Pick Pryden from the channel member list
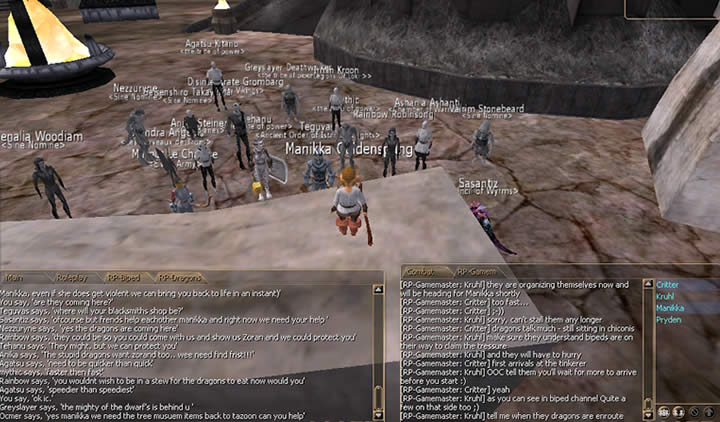Image resolution: width=720 pixels, height=422 pixels. click(668, 319)
